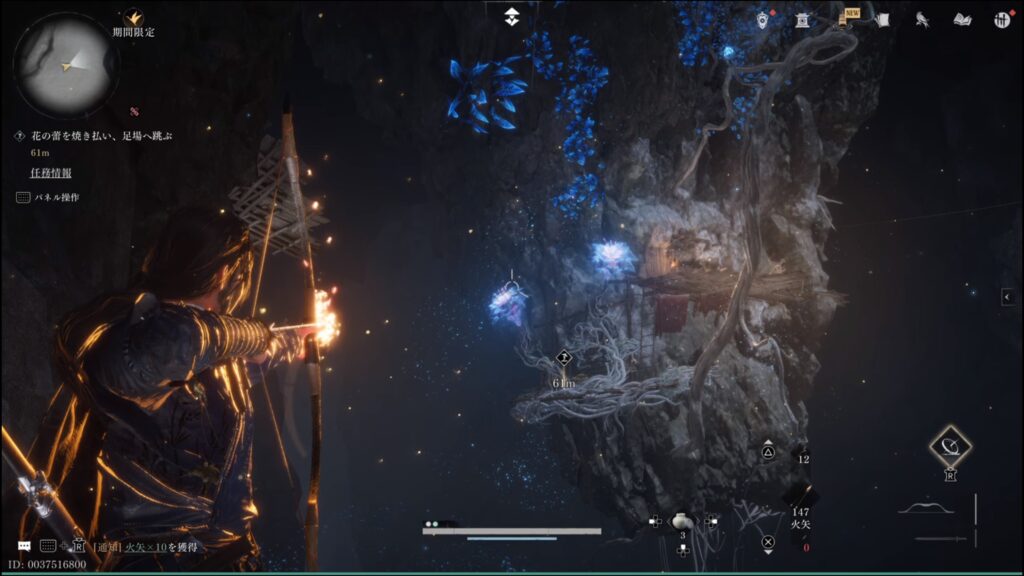The image size is (1024, 576).
Task: Open the chat bubble icon
Action: pos(23,547)
